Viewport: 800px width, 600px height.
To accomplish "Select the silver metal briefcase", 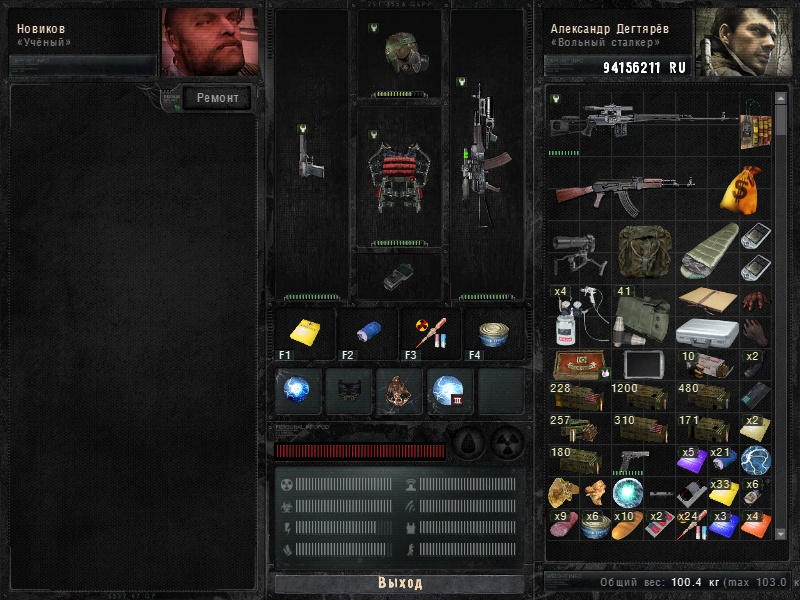I will (x=708, y=332).
